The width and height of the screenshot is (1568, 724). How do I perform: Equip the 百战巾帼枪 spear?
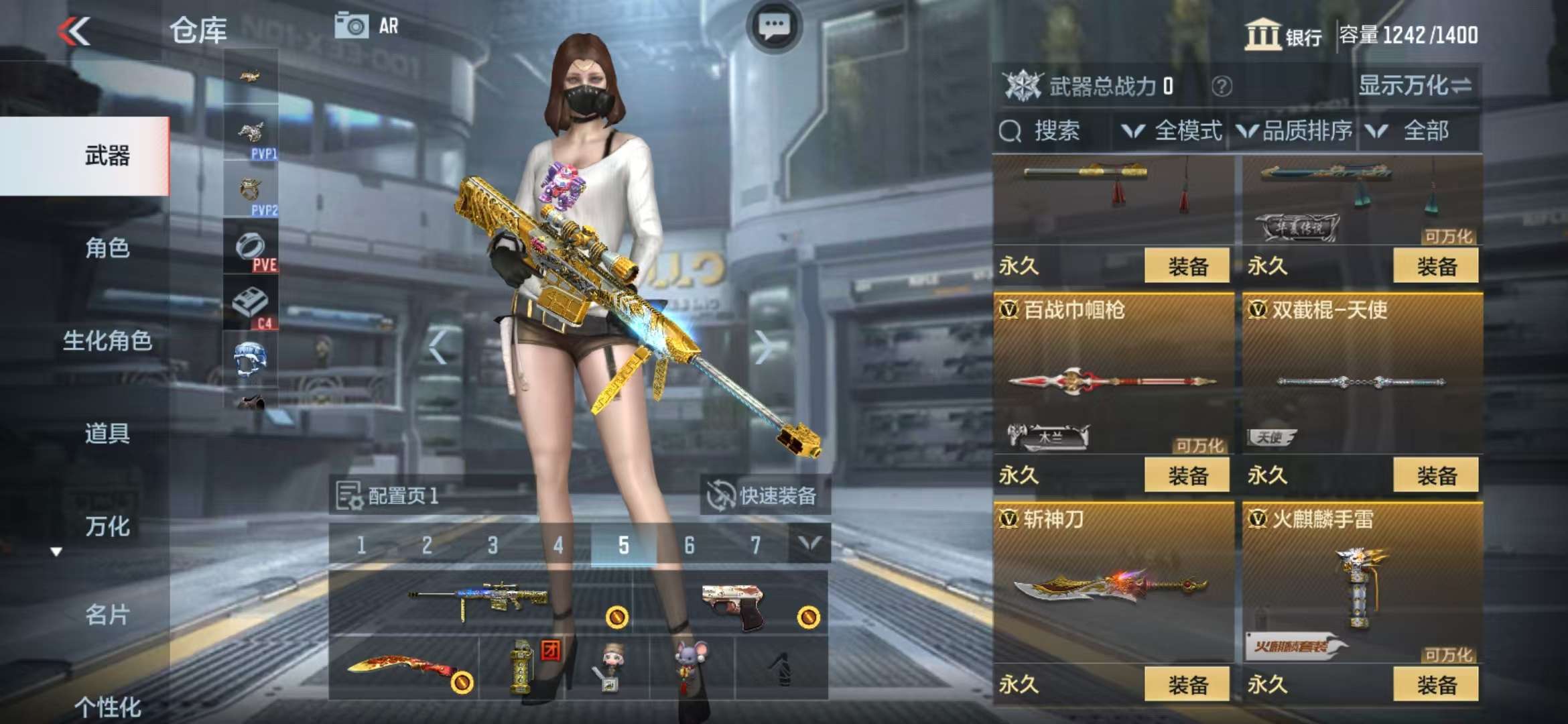[1187, 476]
